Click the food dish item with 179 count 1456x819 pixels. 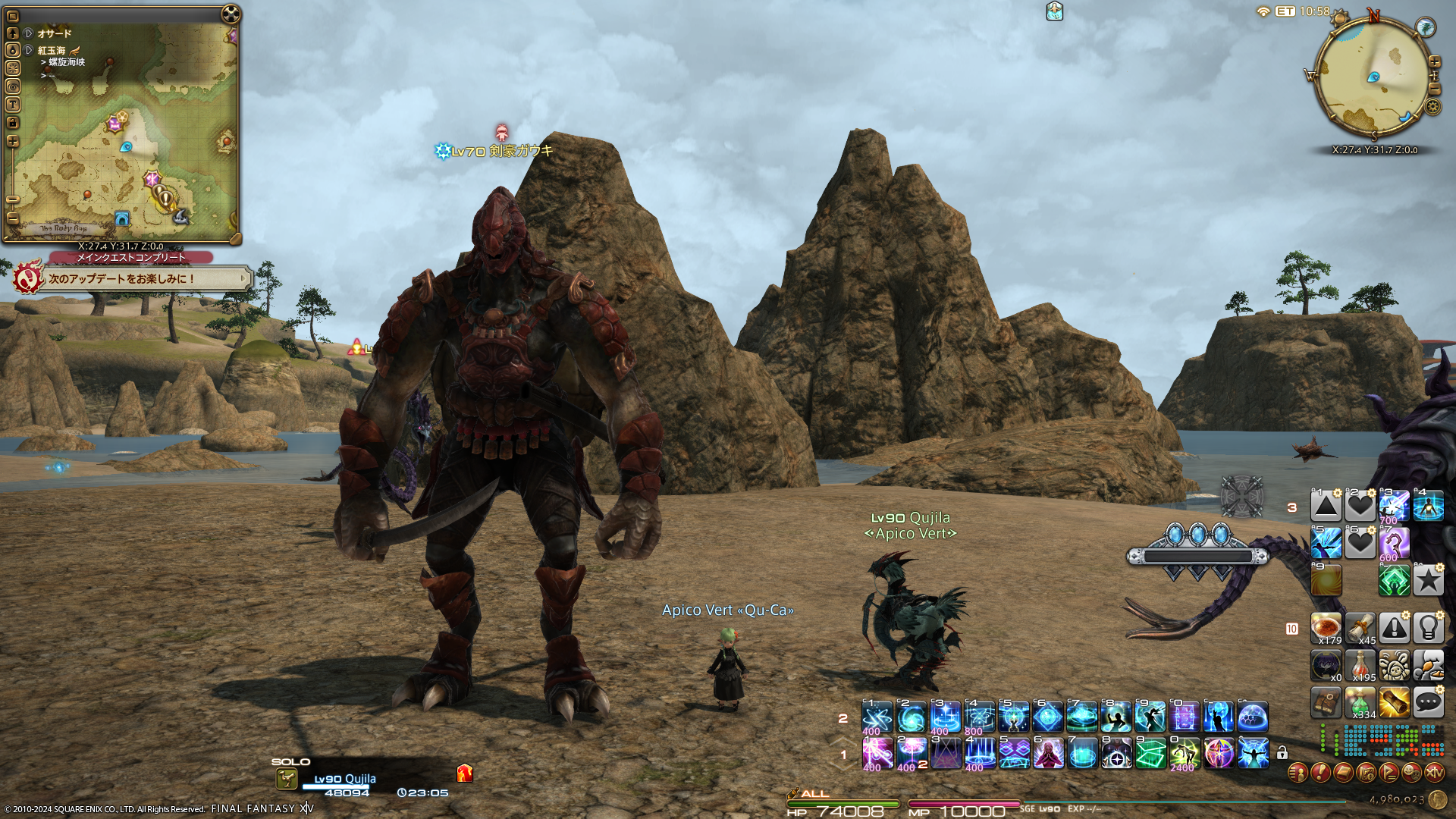[1326, 628]
